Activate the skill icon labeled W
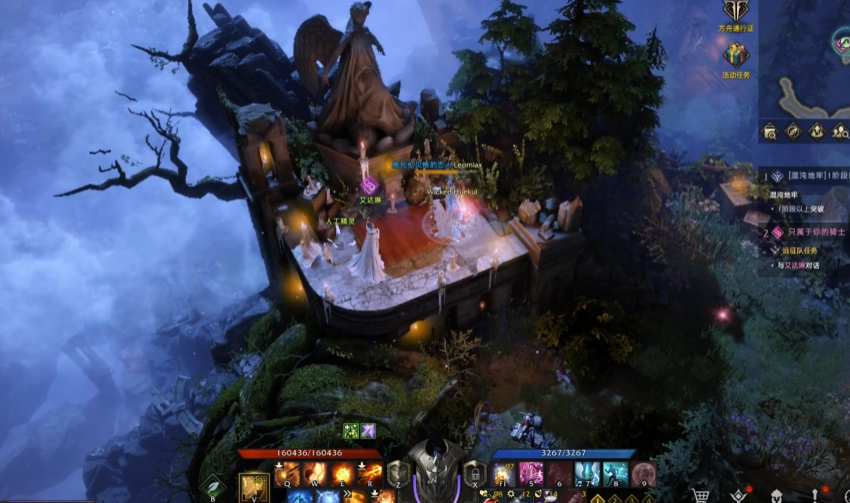850x503 pixels. [316, 474]
